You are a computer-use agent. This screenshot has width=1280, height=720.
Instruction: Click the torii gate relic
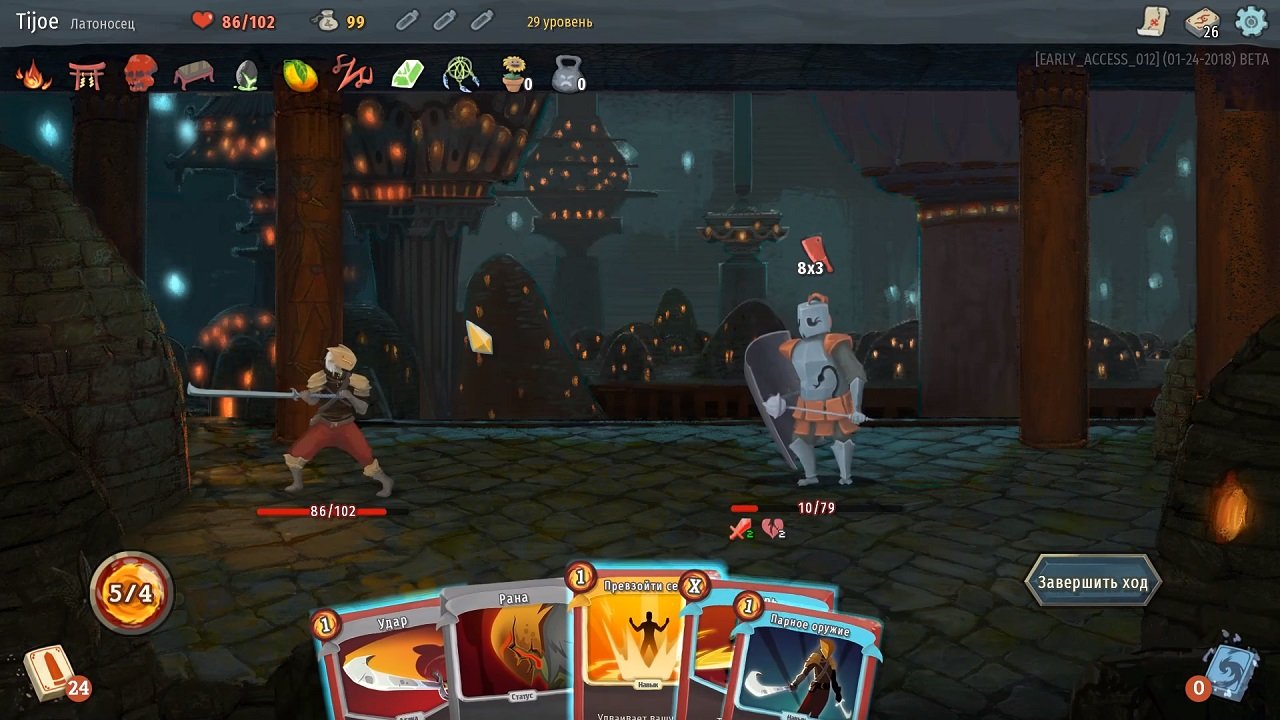[x=87, y=74]
